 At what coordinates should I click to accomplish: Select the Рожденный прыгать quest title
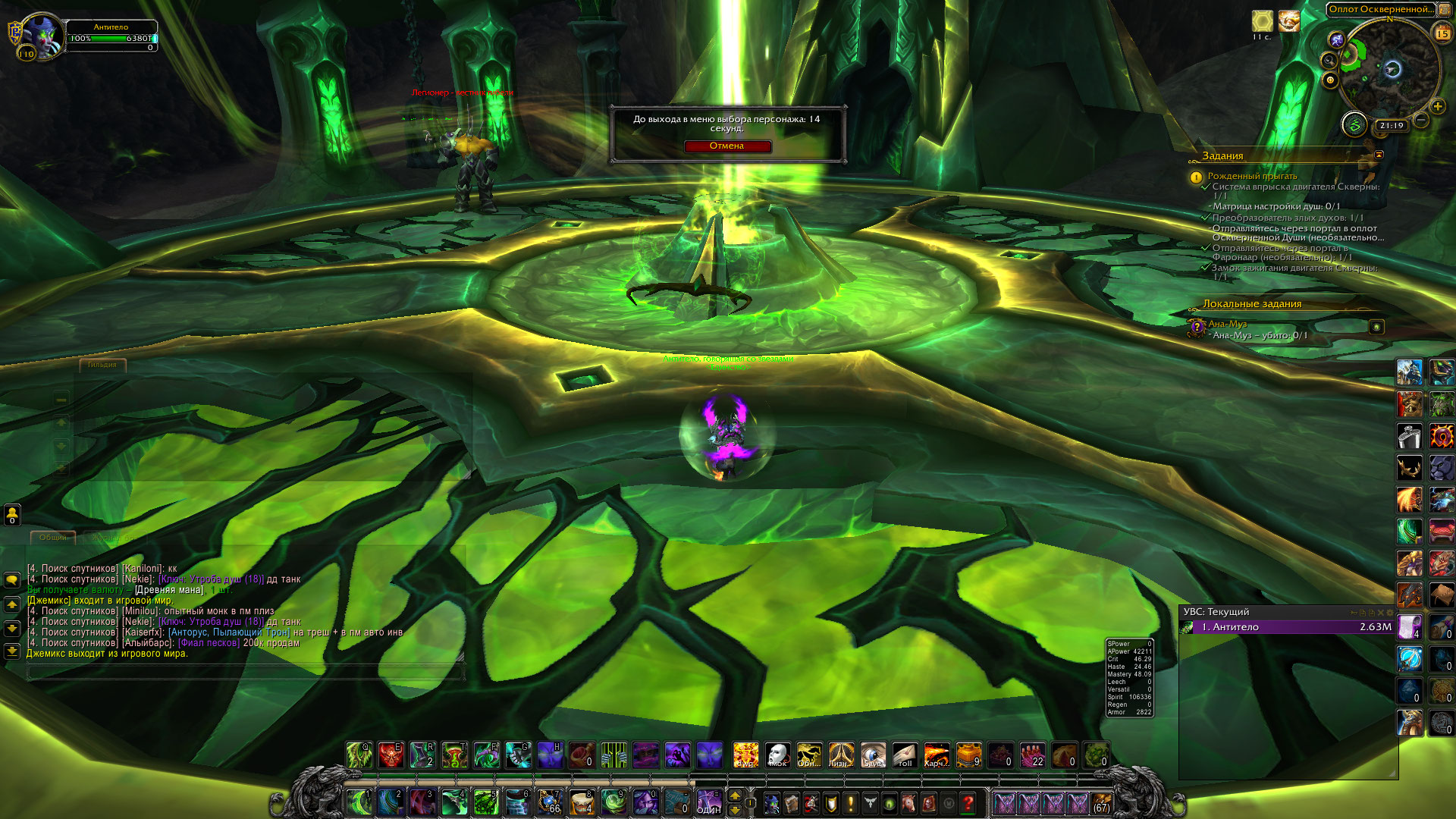click(1252, 176)
